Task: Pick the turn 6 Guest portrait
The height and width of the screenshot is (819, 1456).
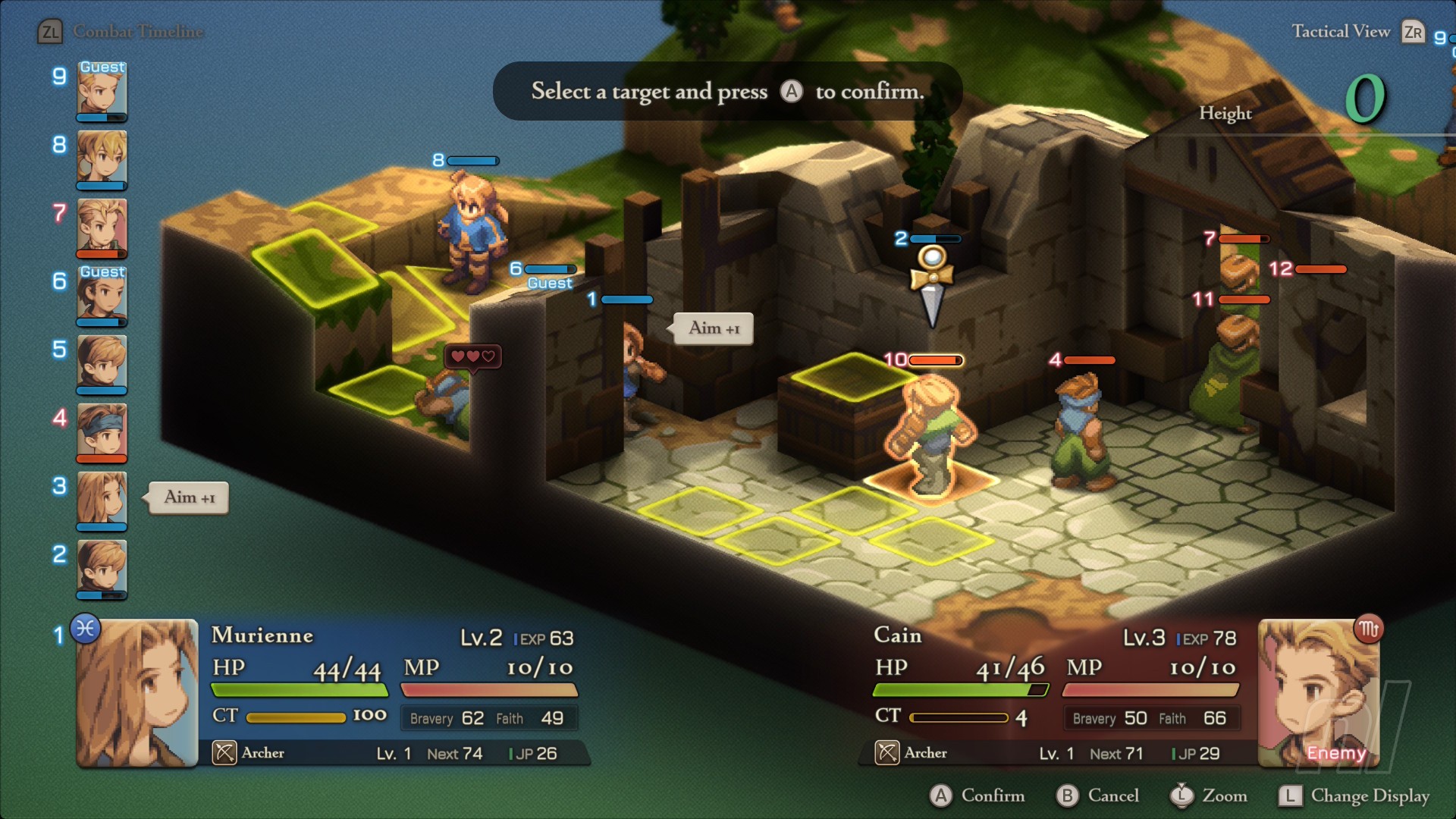Action: tap(102, 296)
